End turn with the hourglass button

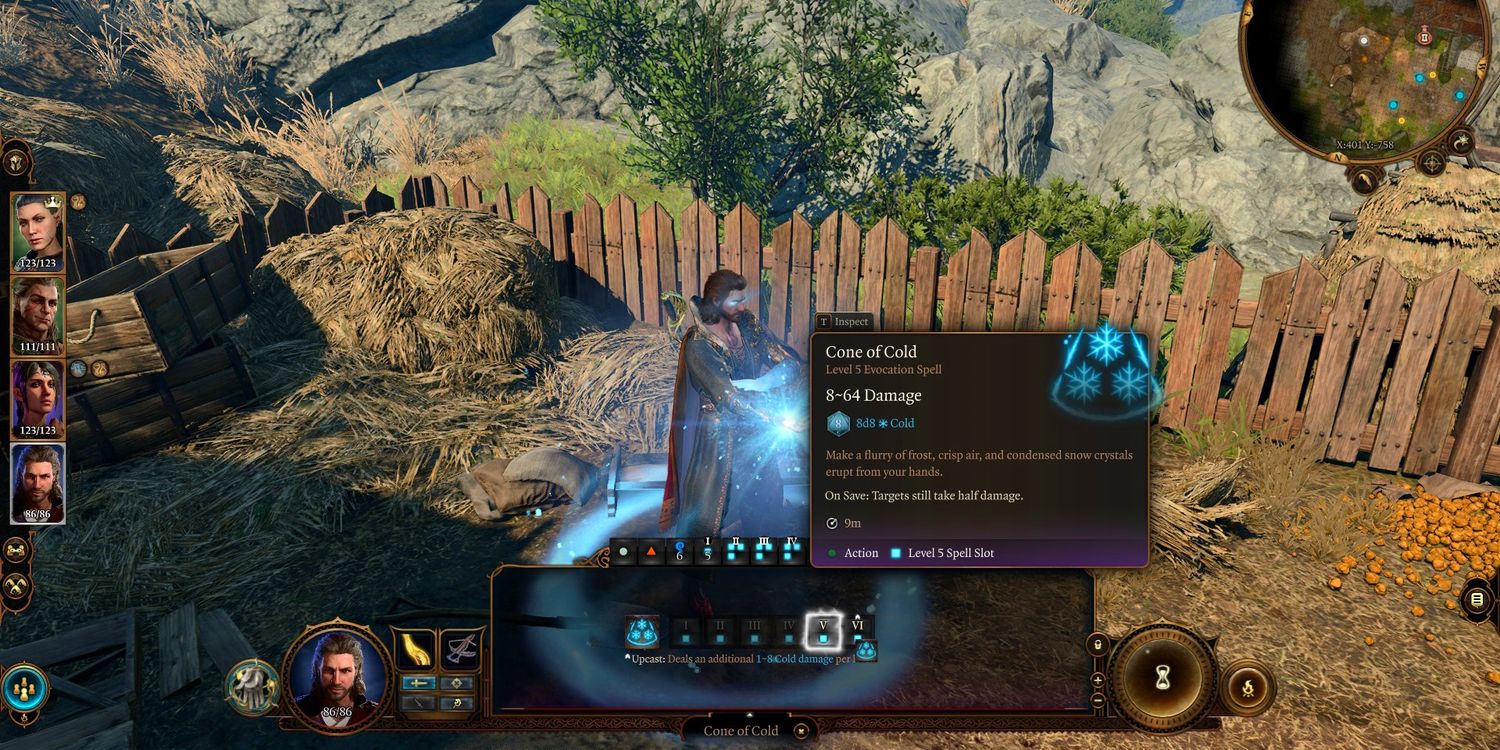pos(1162,679)
